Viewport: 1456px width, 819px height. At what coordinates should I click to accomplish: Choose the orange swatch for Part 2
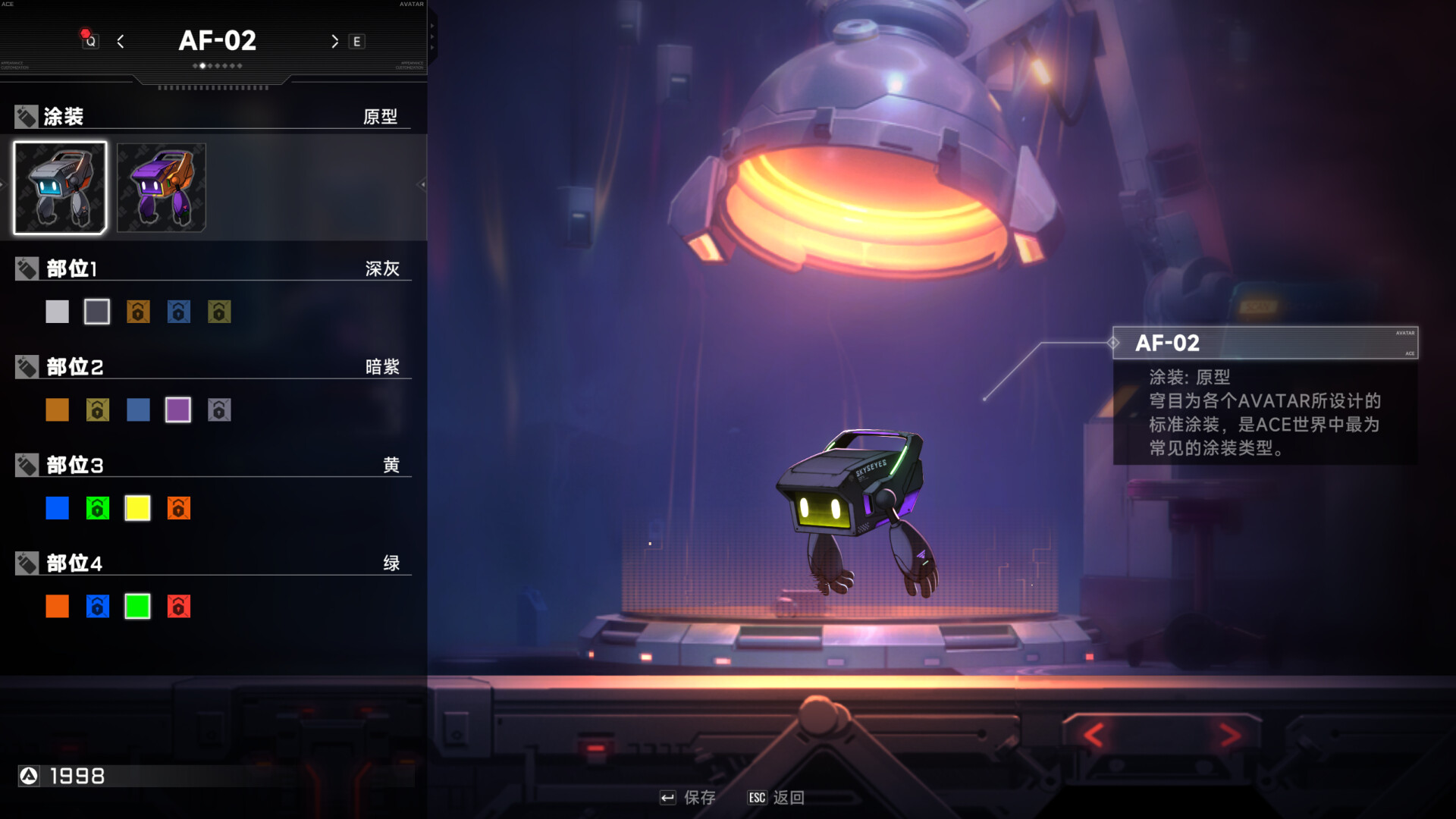[57, 410]
